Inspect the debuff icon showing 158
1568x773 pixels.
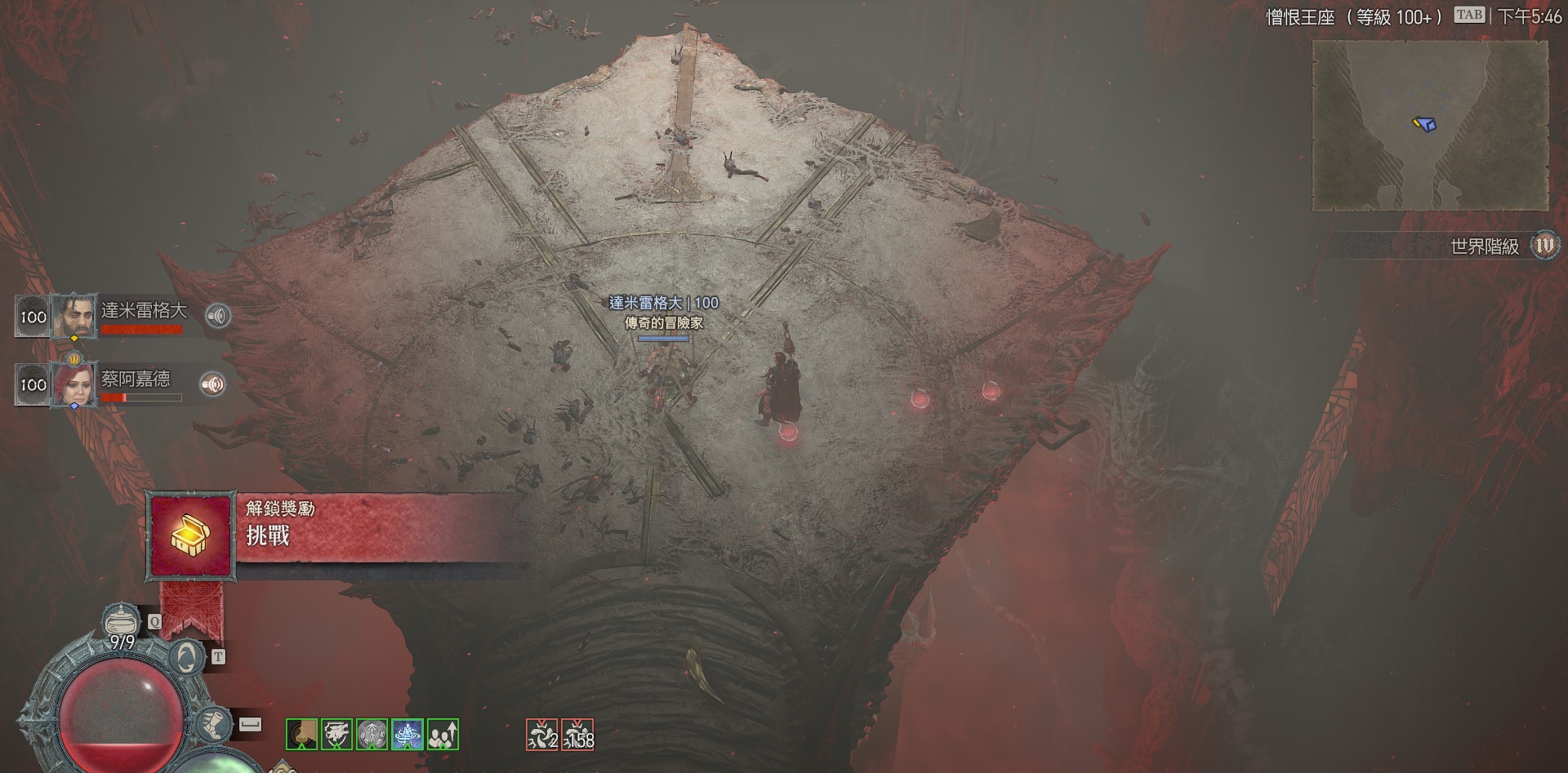tap(578, 735)
